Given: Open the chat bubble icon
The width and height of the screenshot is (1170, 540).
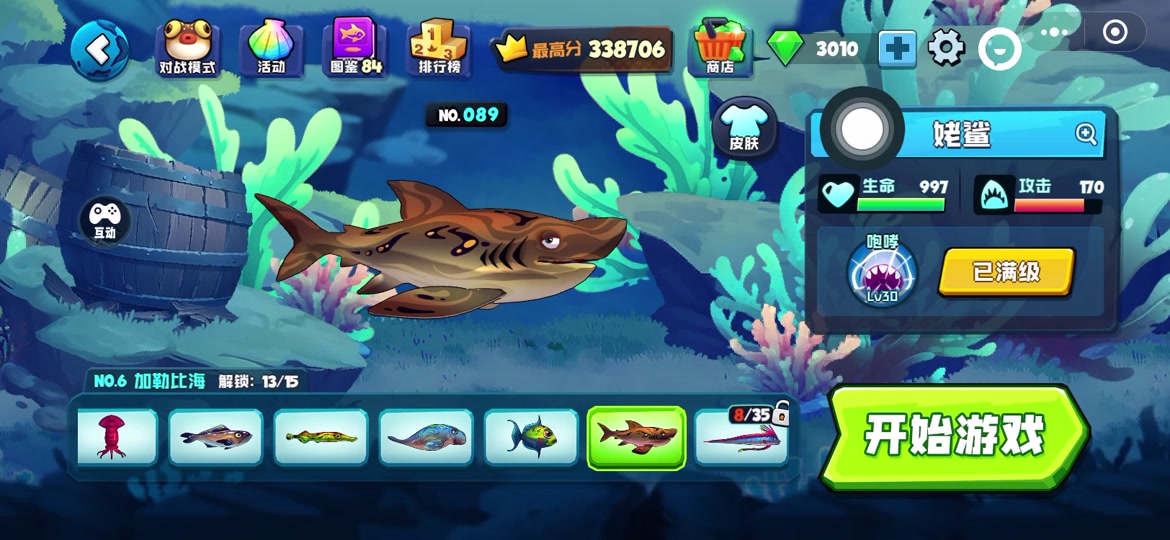Looking at the screenshot, I should [999, 48].
